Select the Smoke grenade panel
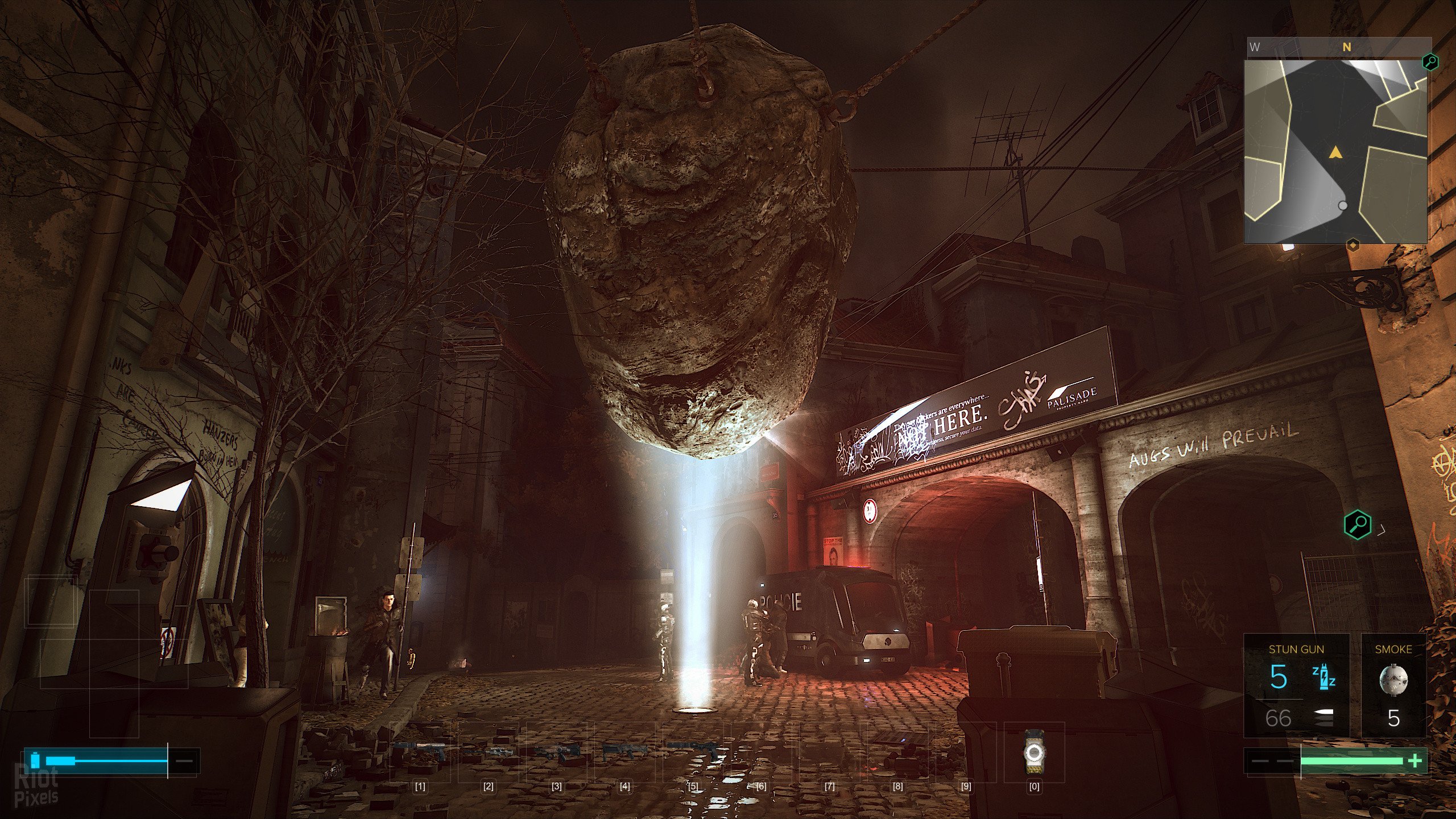This screenshot has width=1456, height=819. [1393, 685]
